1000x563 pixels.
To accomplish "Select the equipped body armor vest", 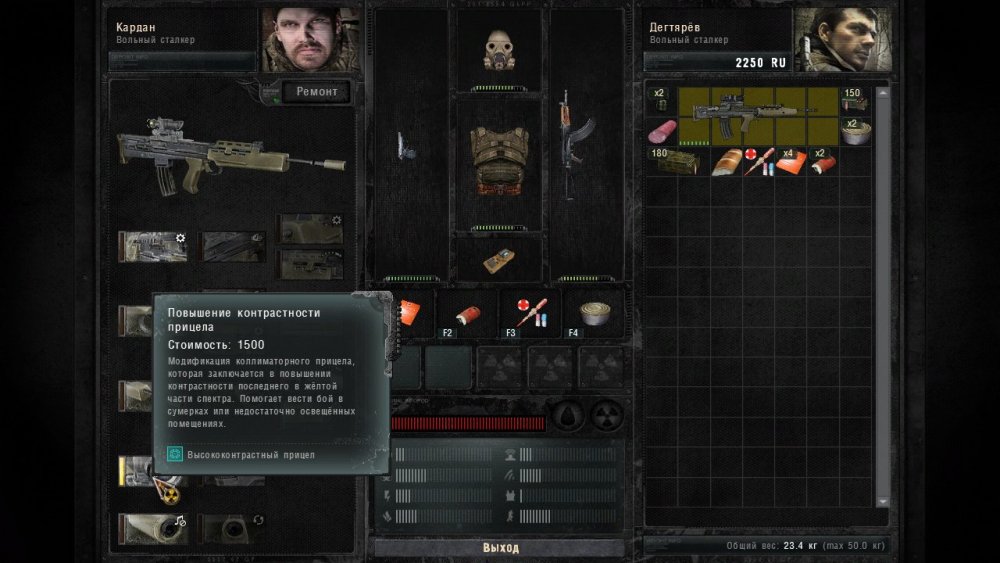I will [x=498, y=160].
